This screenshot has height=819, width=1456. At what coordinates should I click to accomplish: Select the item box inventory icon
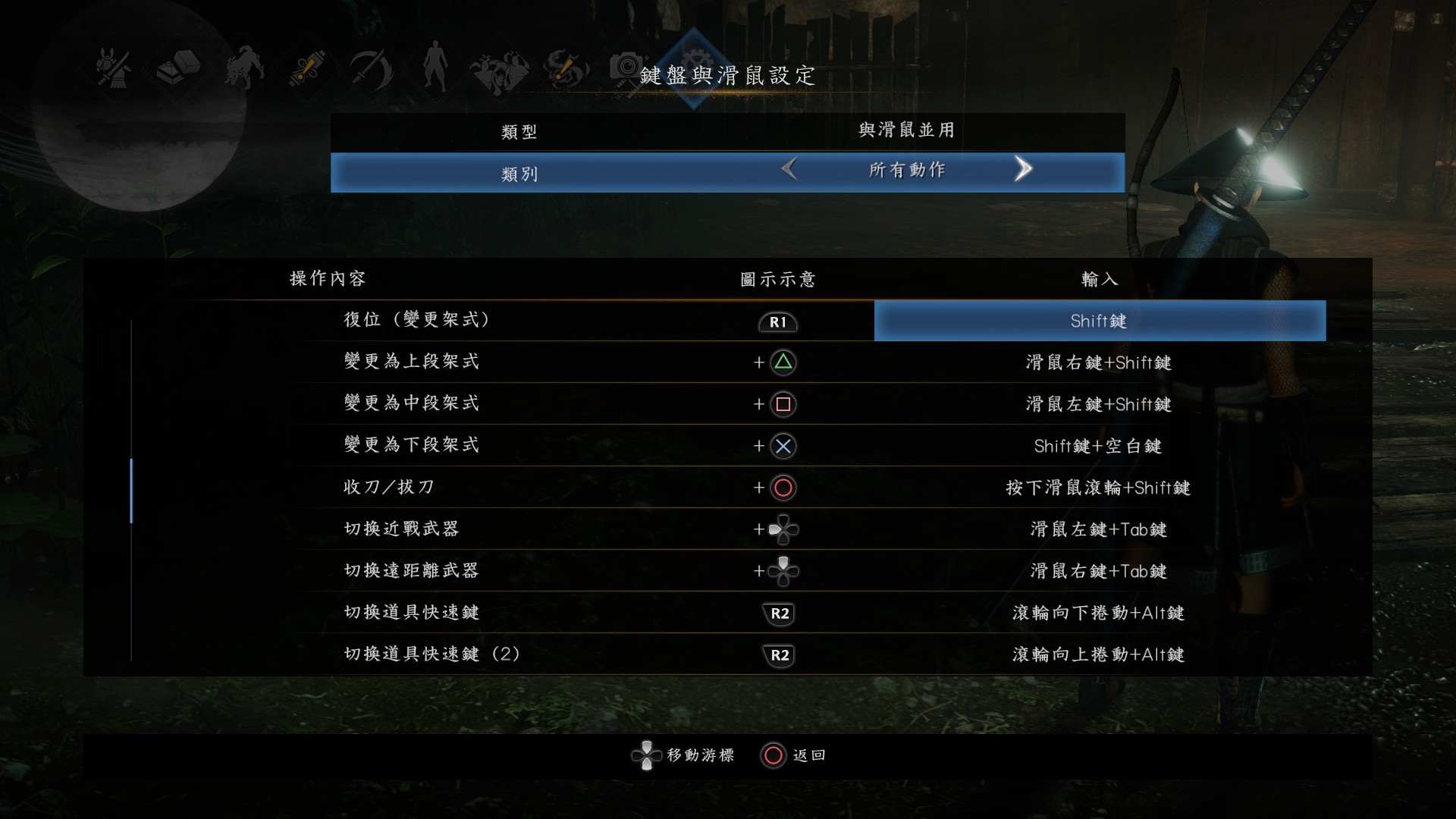[178, 68]
